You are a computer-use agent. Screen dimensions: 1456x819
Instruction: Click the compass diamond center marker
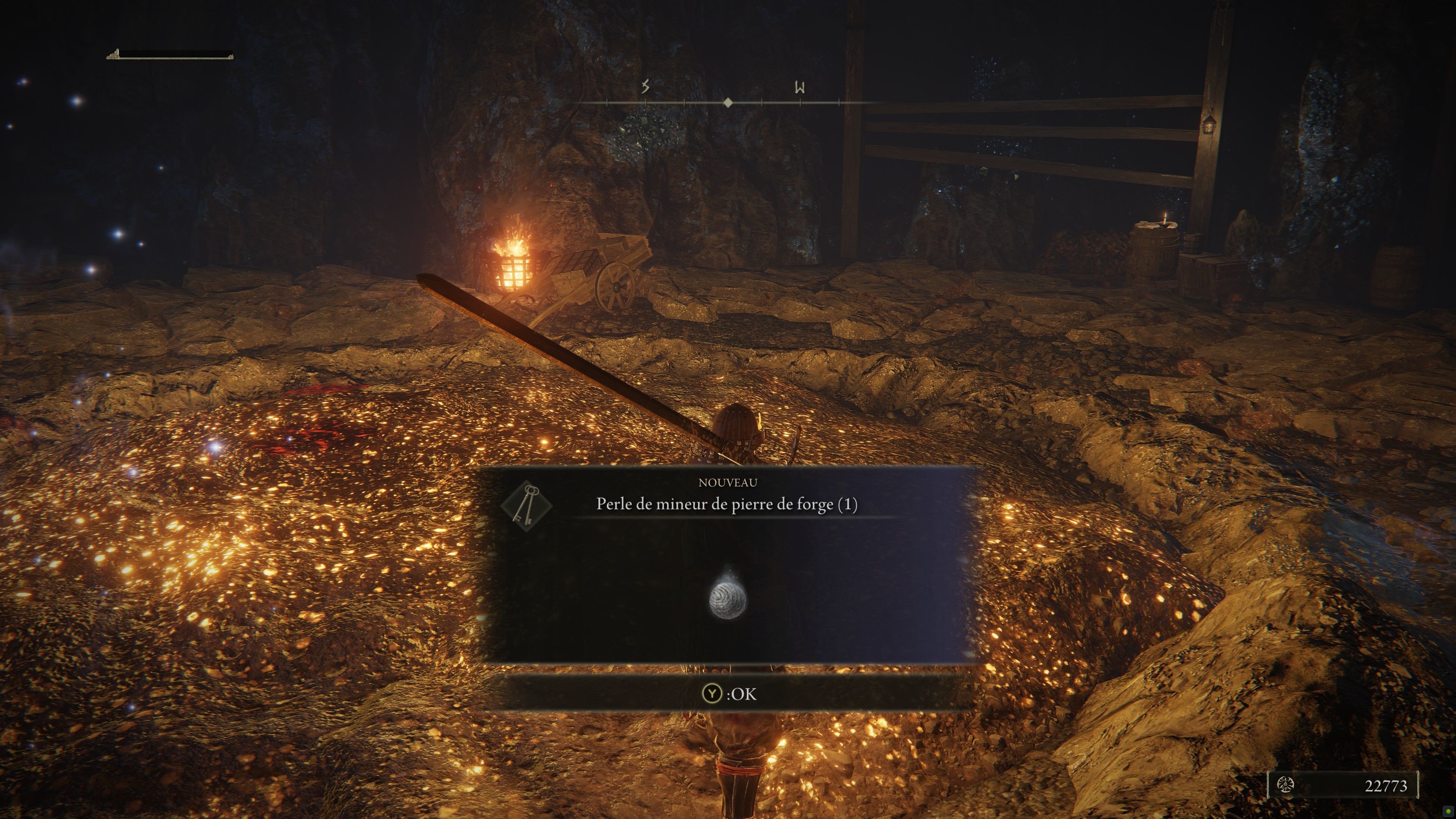pyautogui.click(x=728, y=103)
